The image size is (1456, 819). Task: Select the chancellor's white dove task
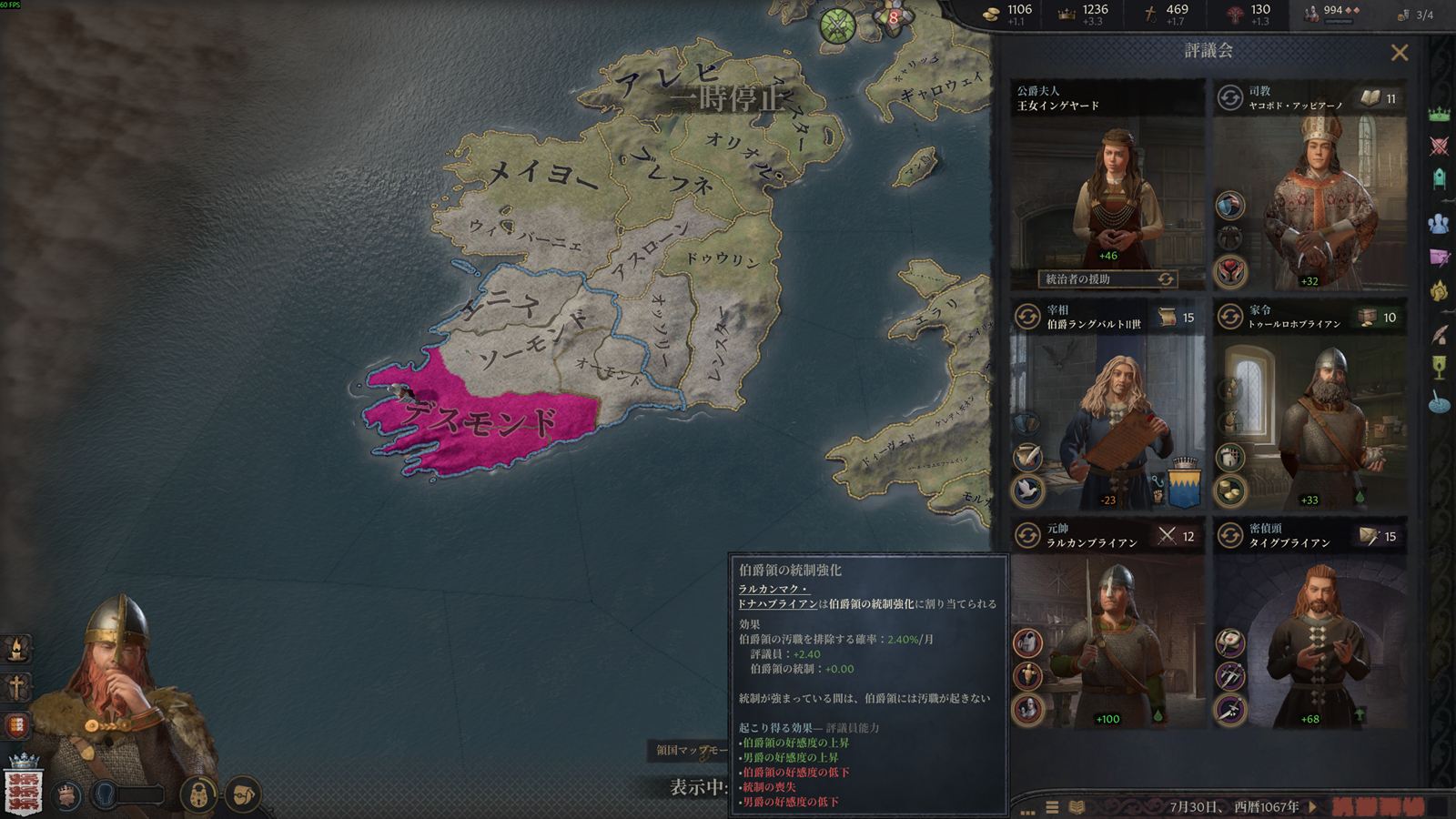pyautogui.click(x=1028, y=490)
